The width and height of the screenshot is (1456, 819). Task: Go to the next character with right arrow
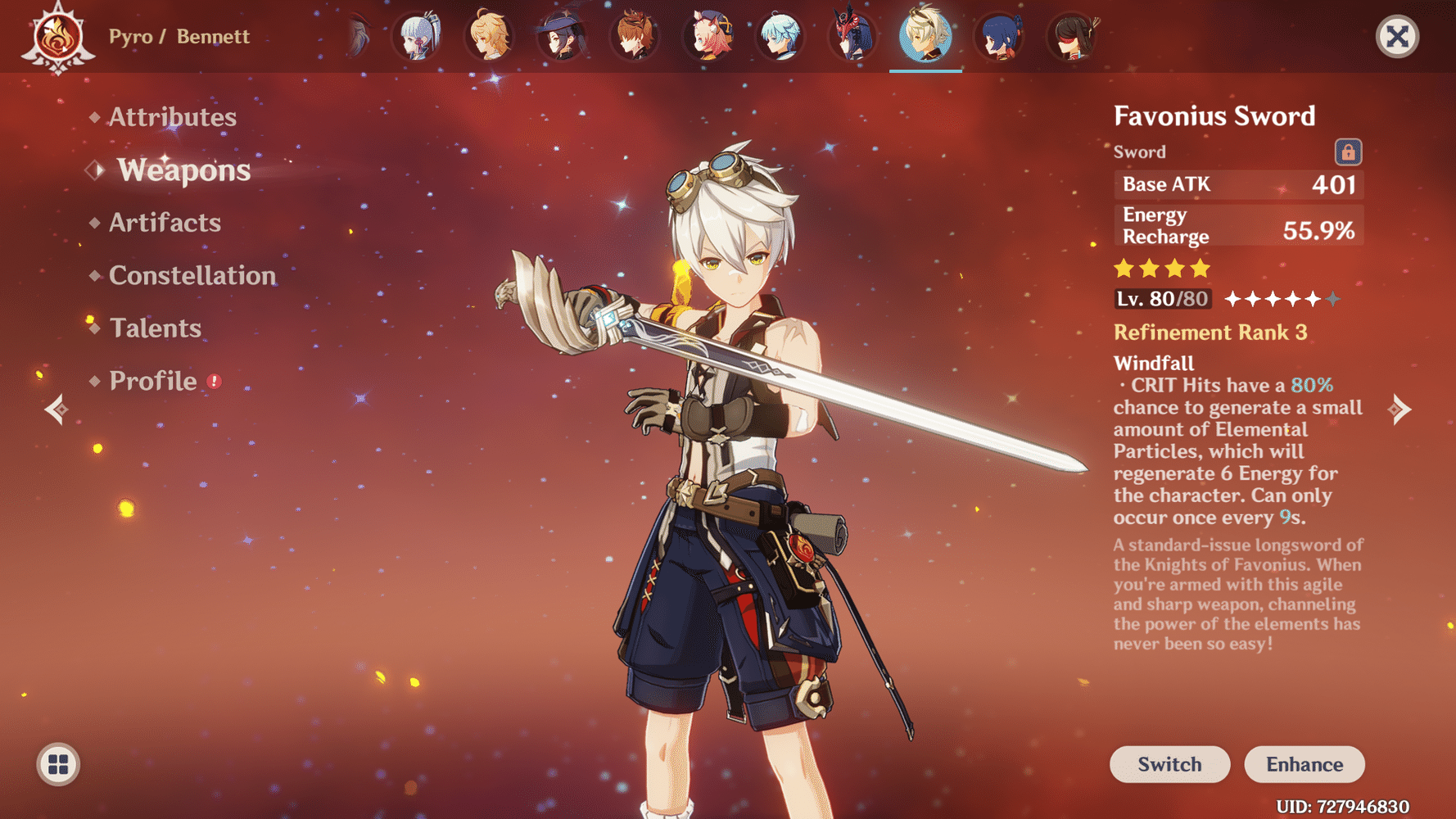(x=1399, y=409)
